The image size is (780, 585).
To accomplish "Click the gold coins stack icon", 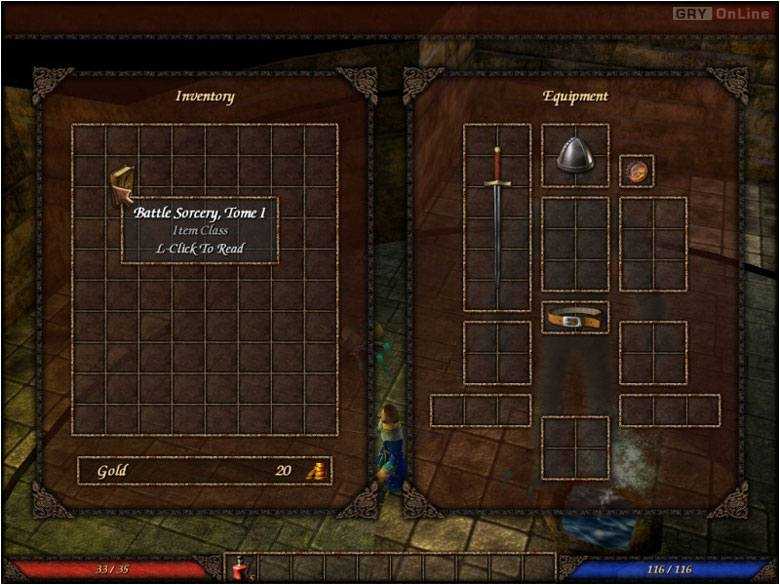I will pos(316,471).
